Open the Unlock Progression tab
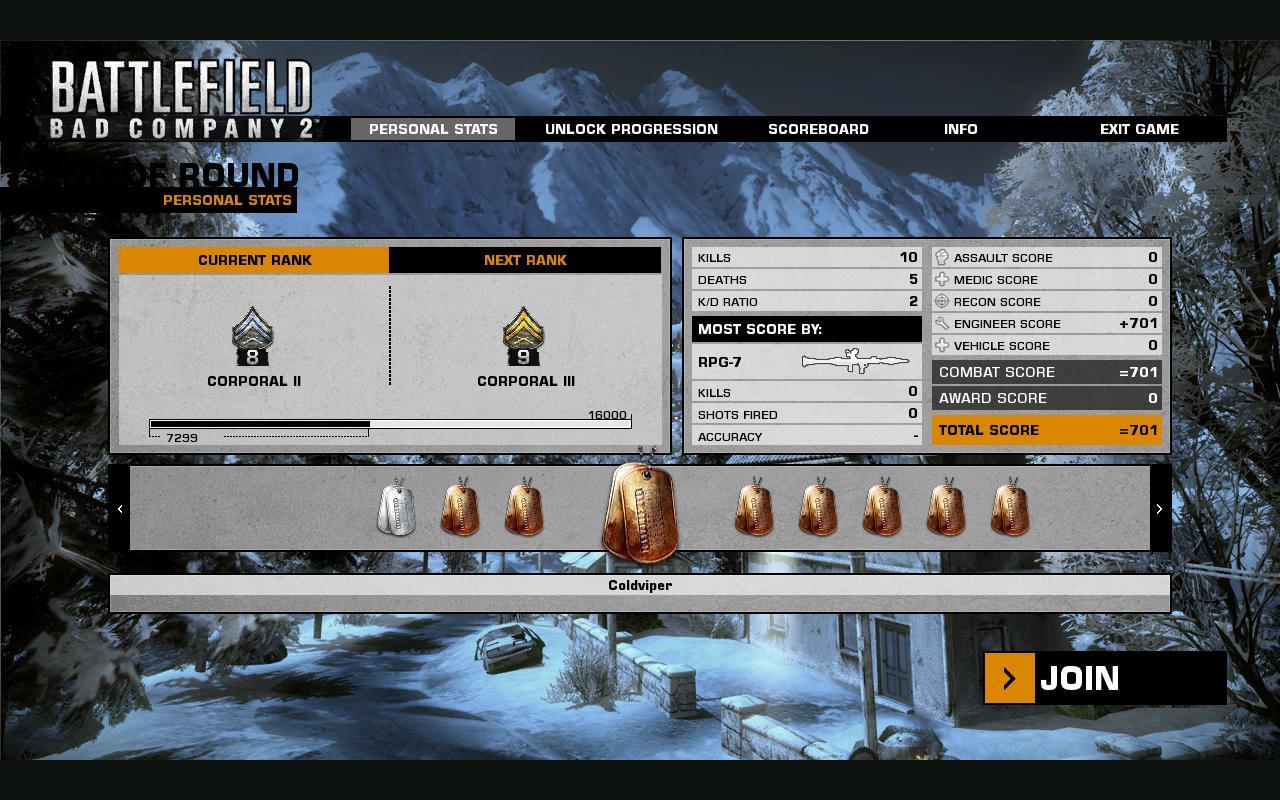The width and height of the screenshot is (1280, 800). 631,129
